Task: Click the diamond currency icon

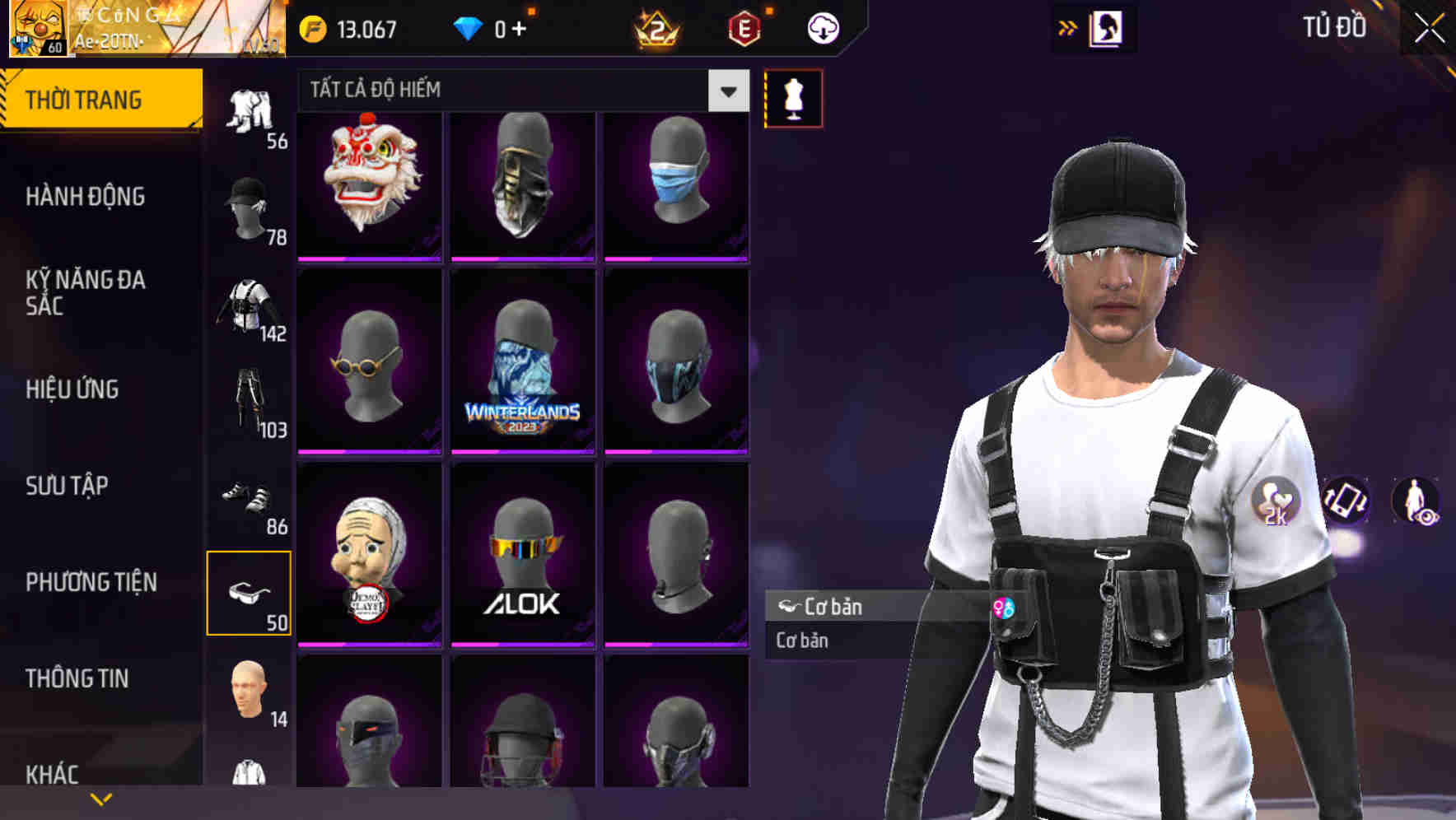Action: (468, 27)
